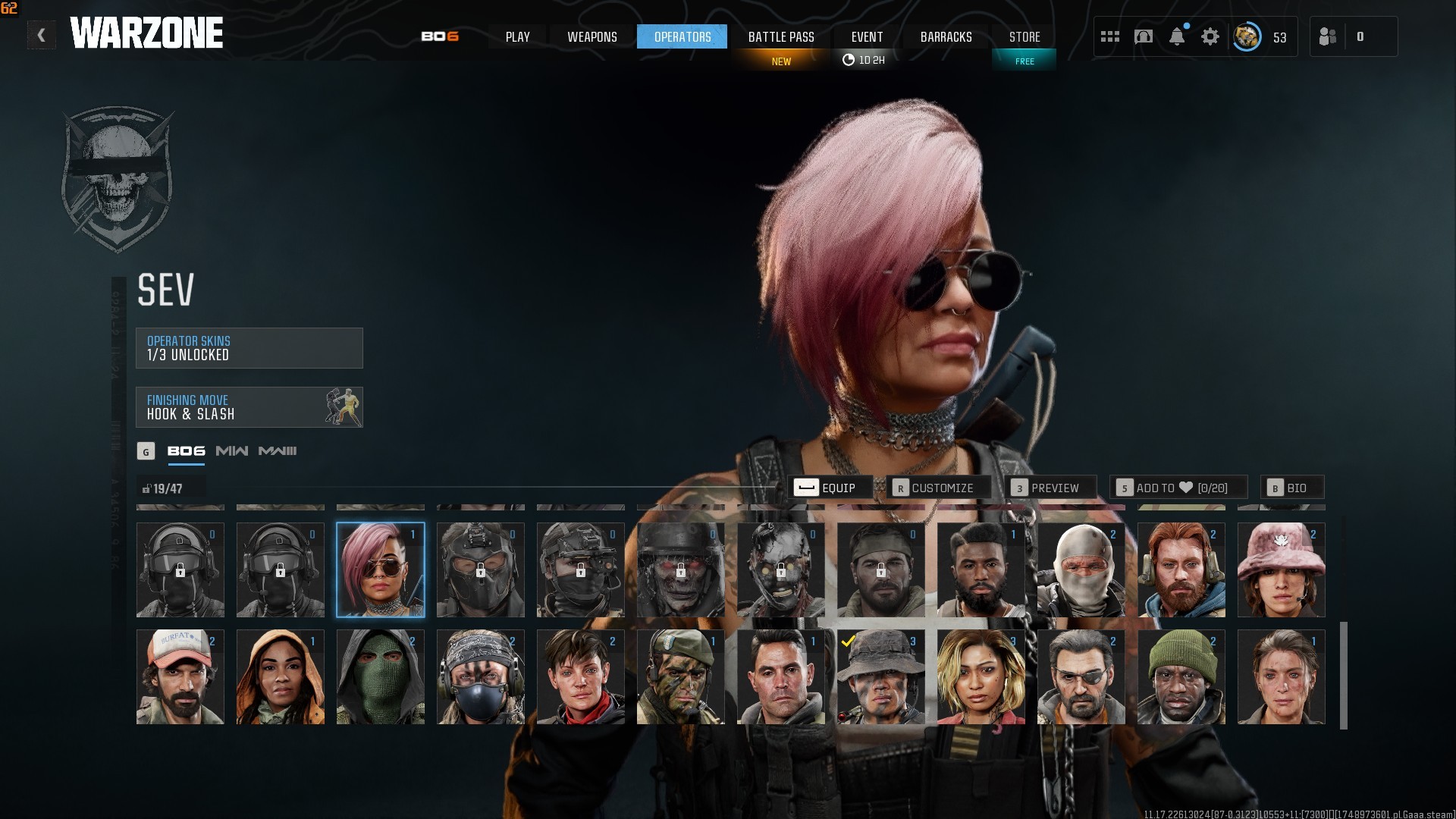Check the notifications bell icon
The width and height of the screenshot is (1456, 819).
pos(1176,36)
